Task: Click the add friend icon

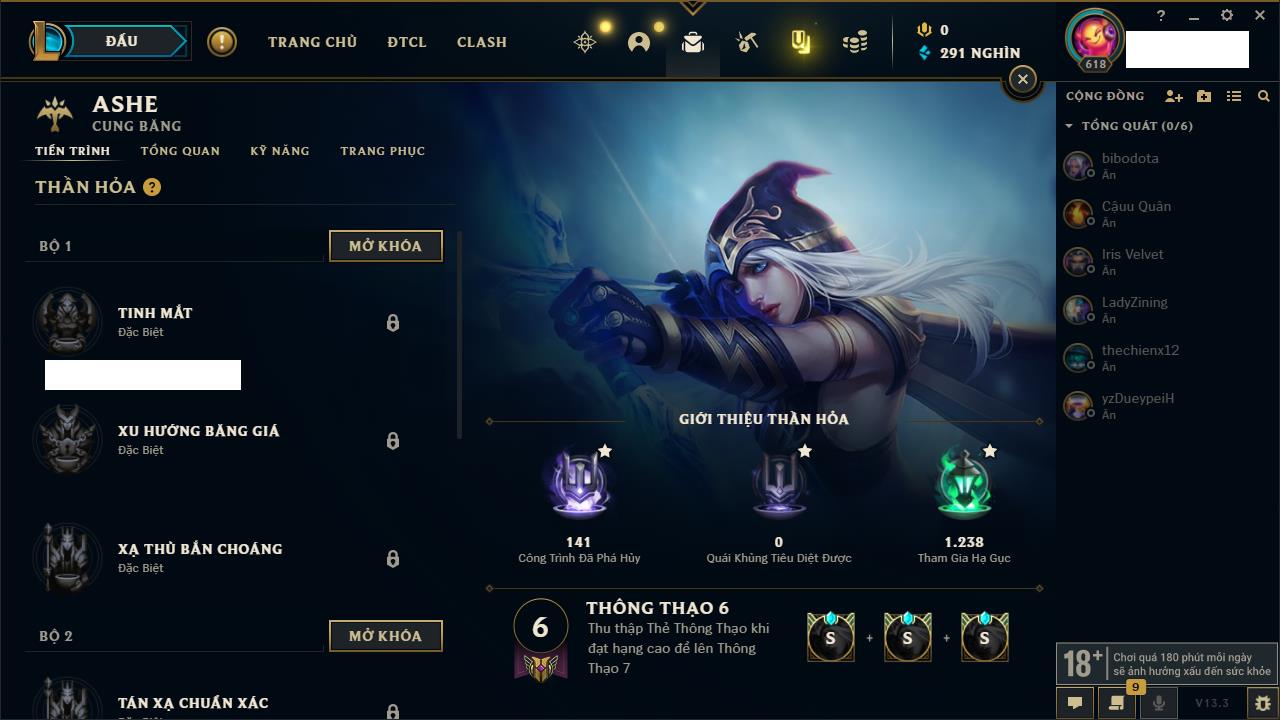Action: coord(1174,96)
